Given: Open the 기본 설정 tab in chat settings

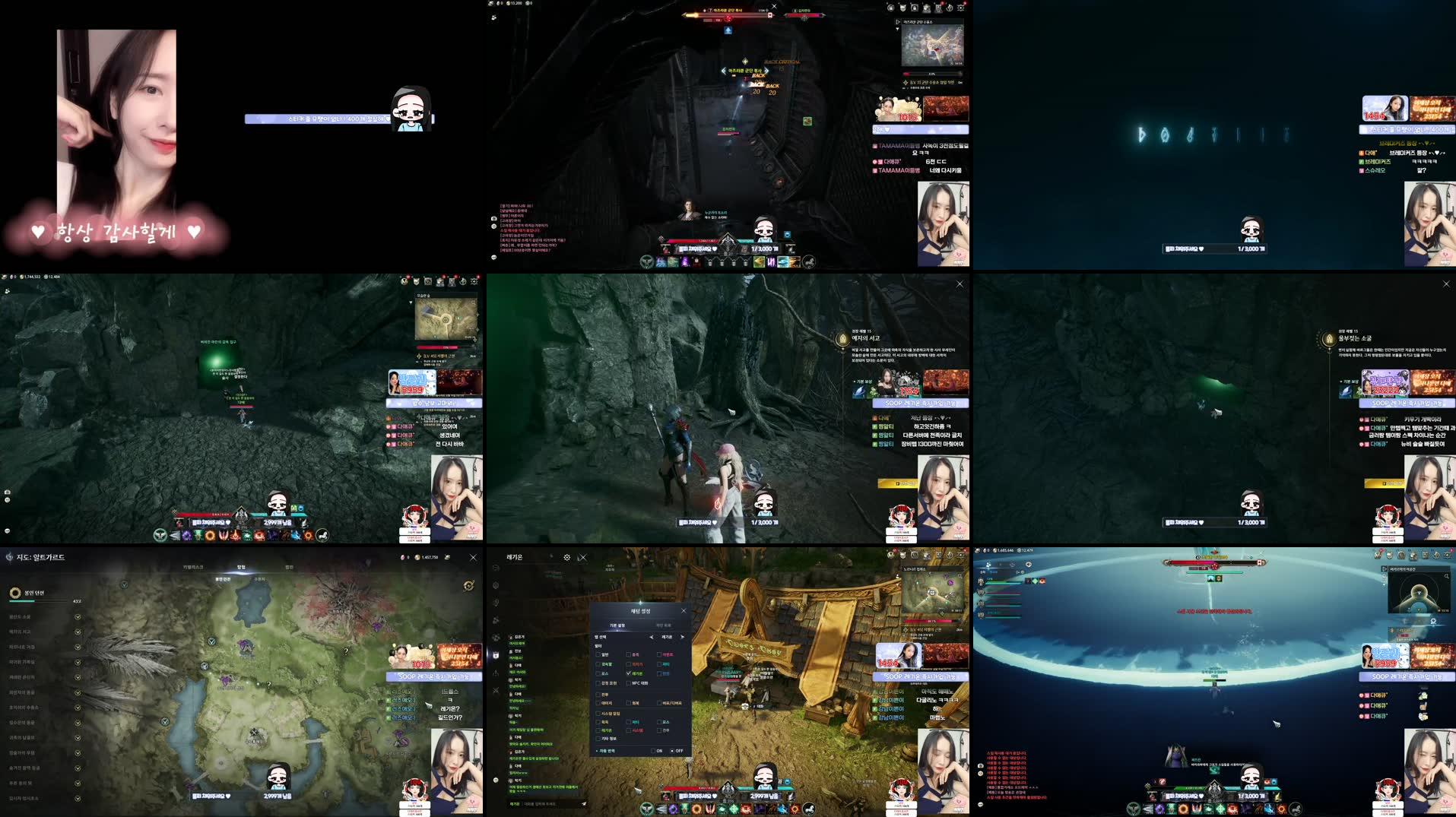Looking at the screenshot, I should tap(617, 625).
